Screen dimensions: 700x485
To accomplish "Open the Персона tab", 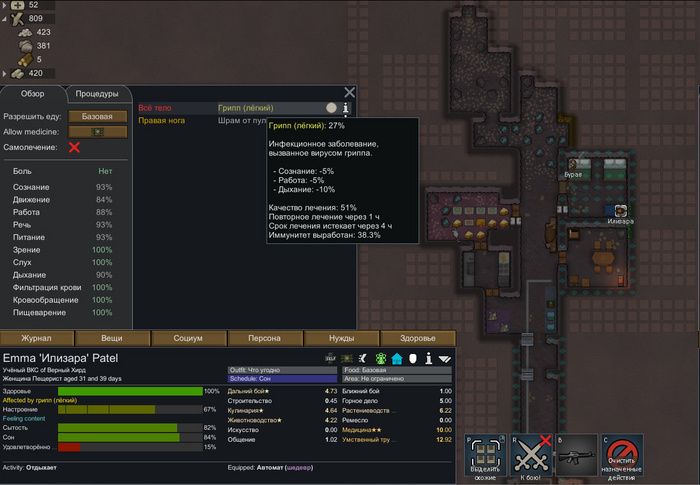I will tap(265, 338).
